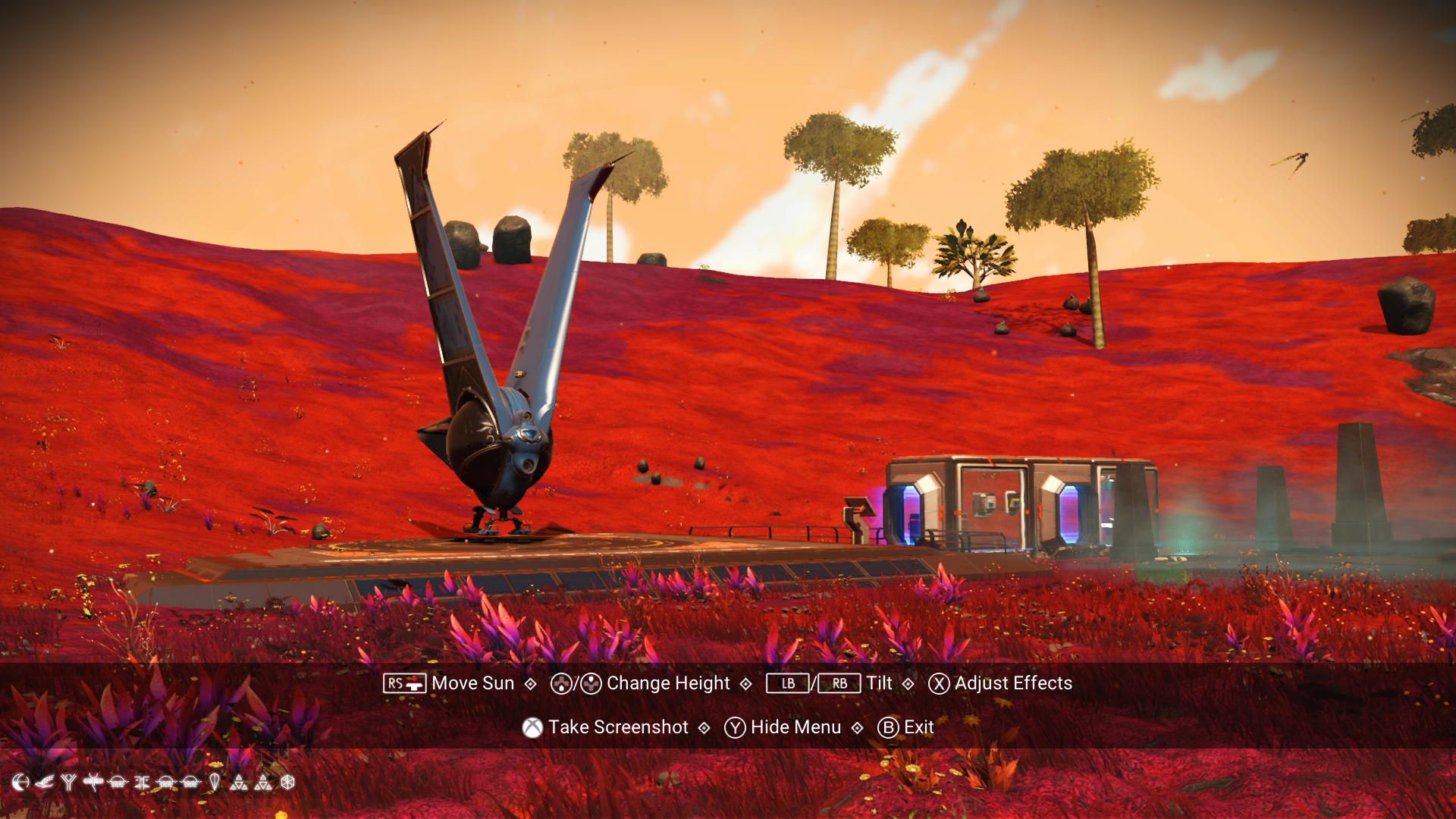Click the diamond separator beside Tilt
The height and width of the screenshot is (819, 1456).
pos(908,683)
